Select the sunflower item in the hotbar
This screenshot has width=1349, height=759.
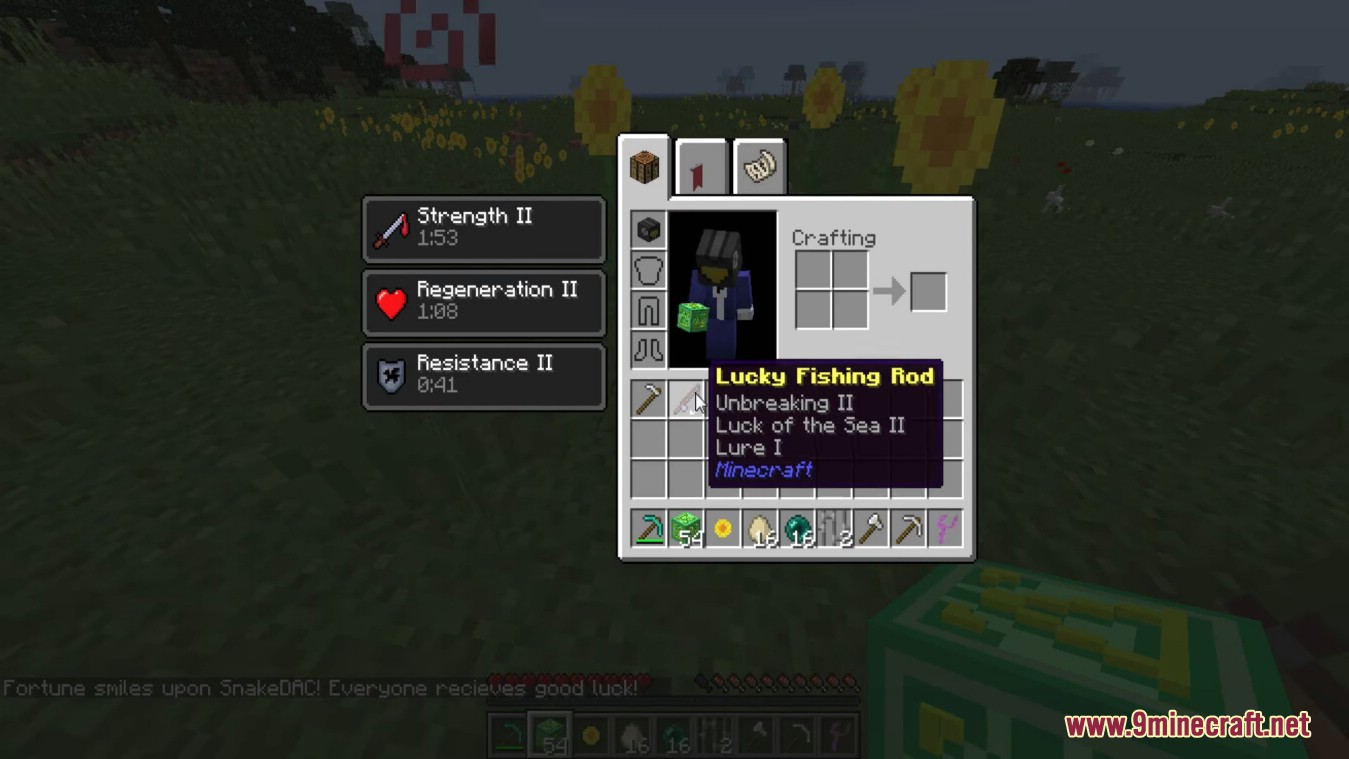[721, 530]
